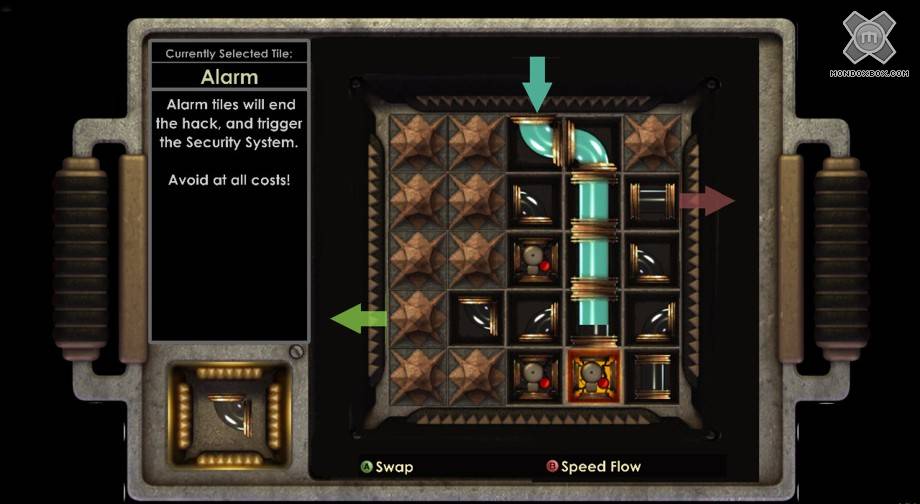Pick the horizontal straight pipe tile

click(652, 199)
